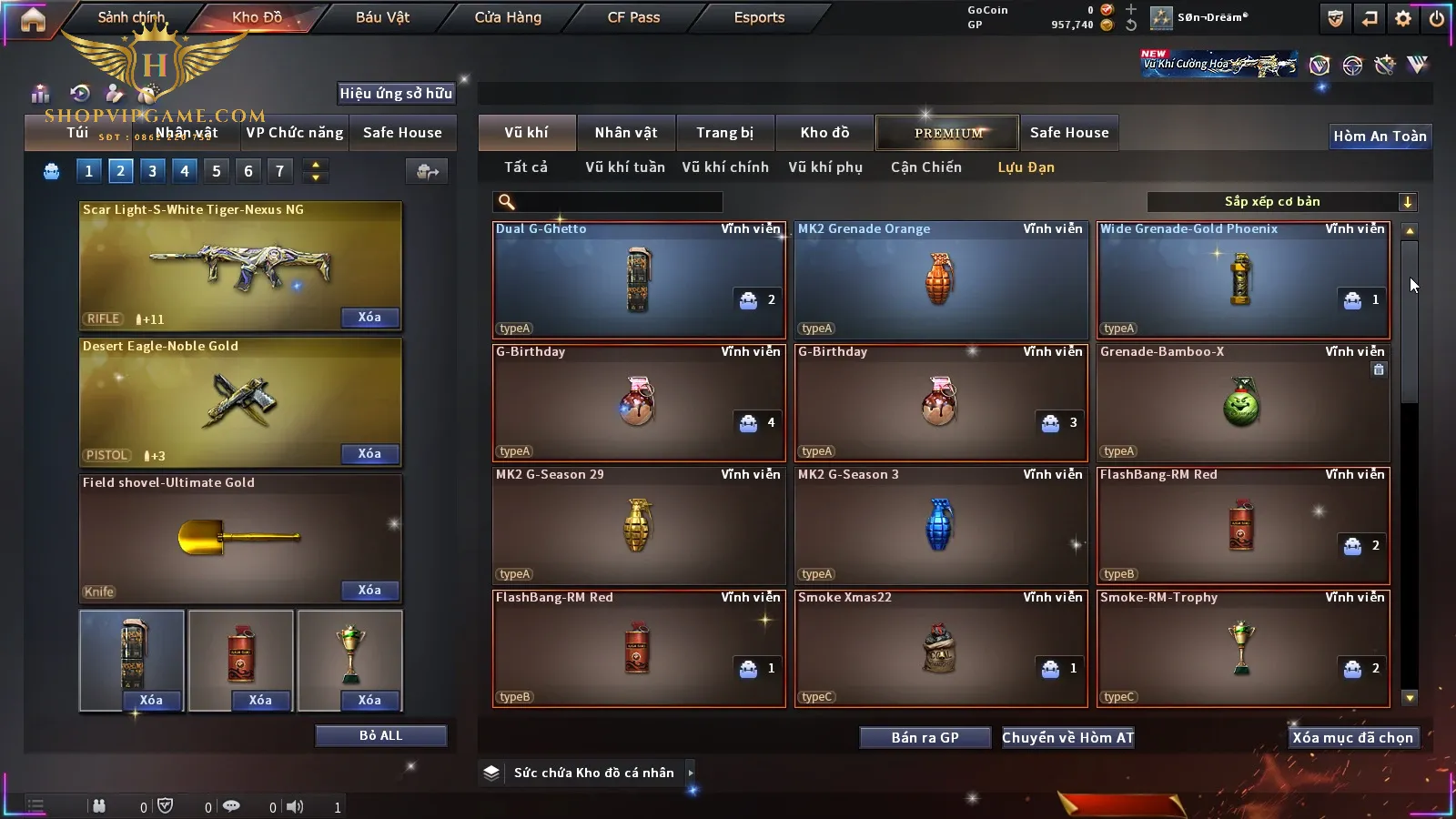
Task: Open the Sắp xếp cơ bản dropdown
Action: (1281, 202)
